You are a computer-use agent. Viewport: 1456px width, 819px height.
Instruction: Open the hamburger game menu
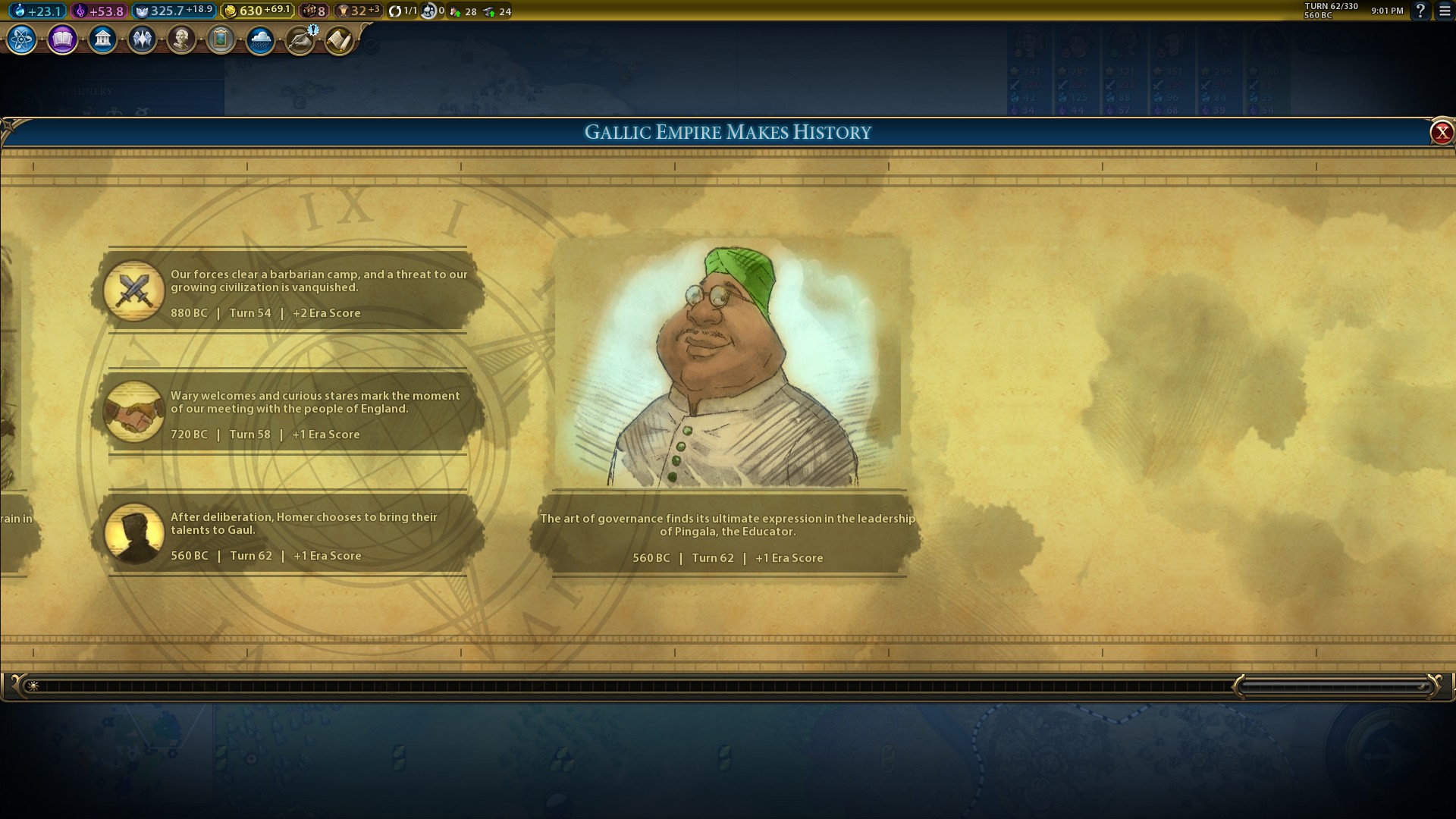click(x=1445, y=11)
